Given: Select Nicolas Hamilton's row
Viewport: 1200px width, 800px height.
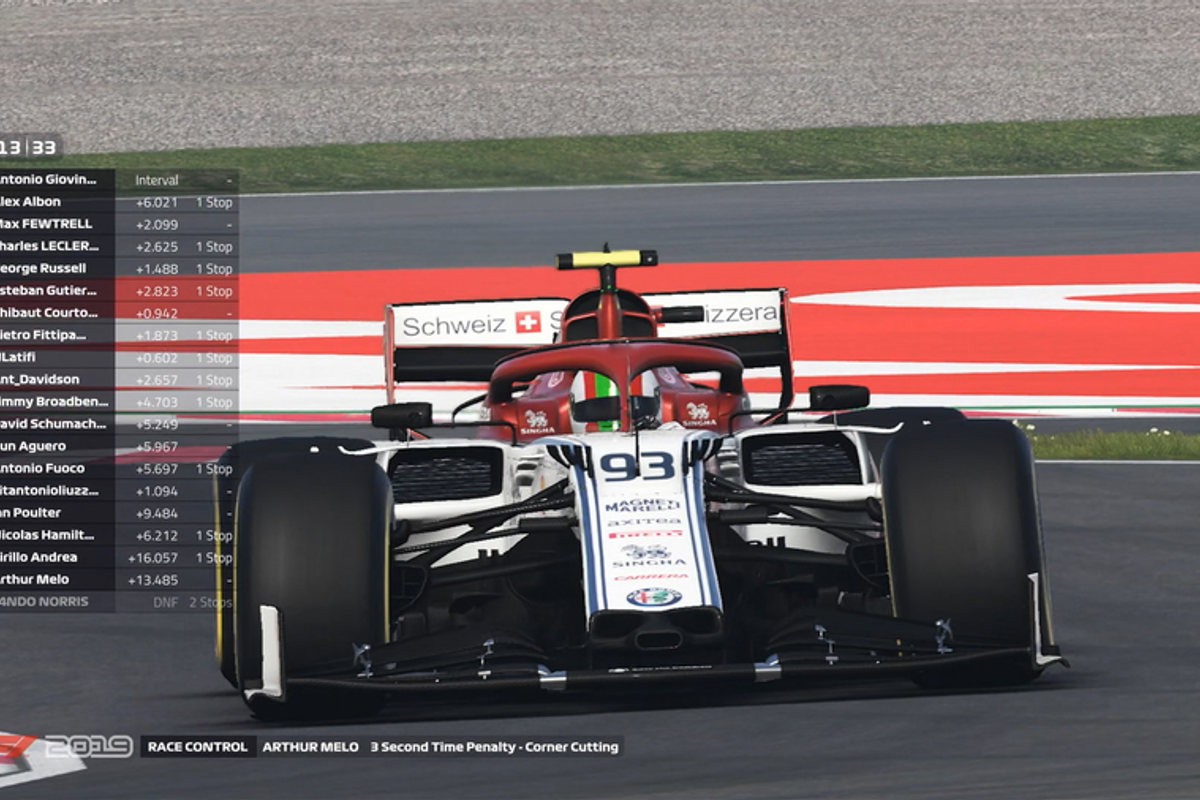Looking at the screenshot, I should point(50,535).
